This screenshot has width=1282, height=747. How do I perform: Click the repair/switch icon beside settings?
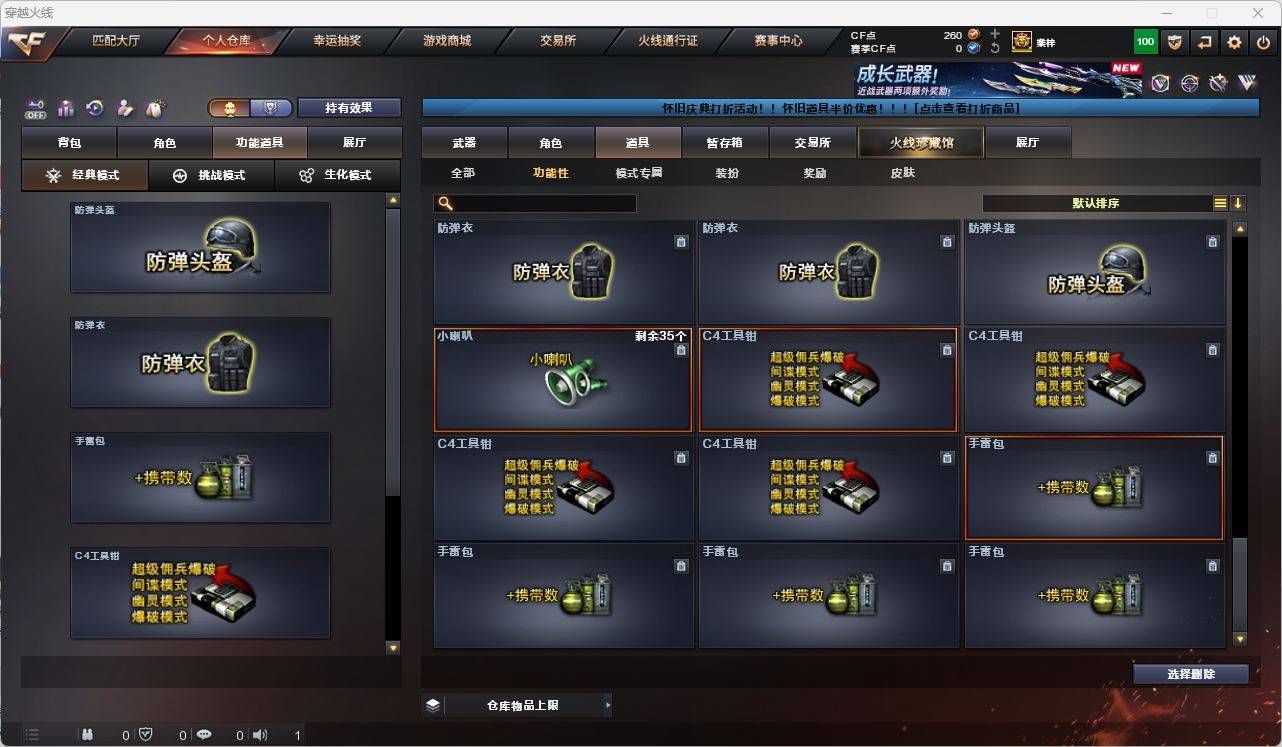pyautogui.click(x=1205, y=42)
